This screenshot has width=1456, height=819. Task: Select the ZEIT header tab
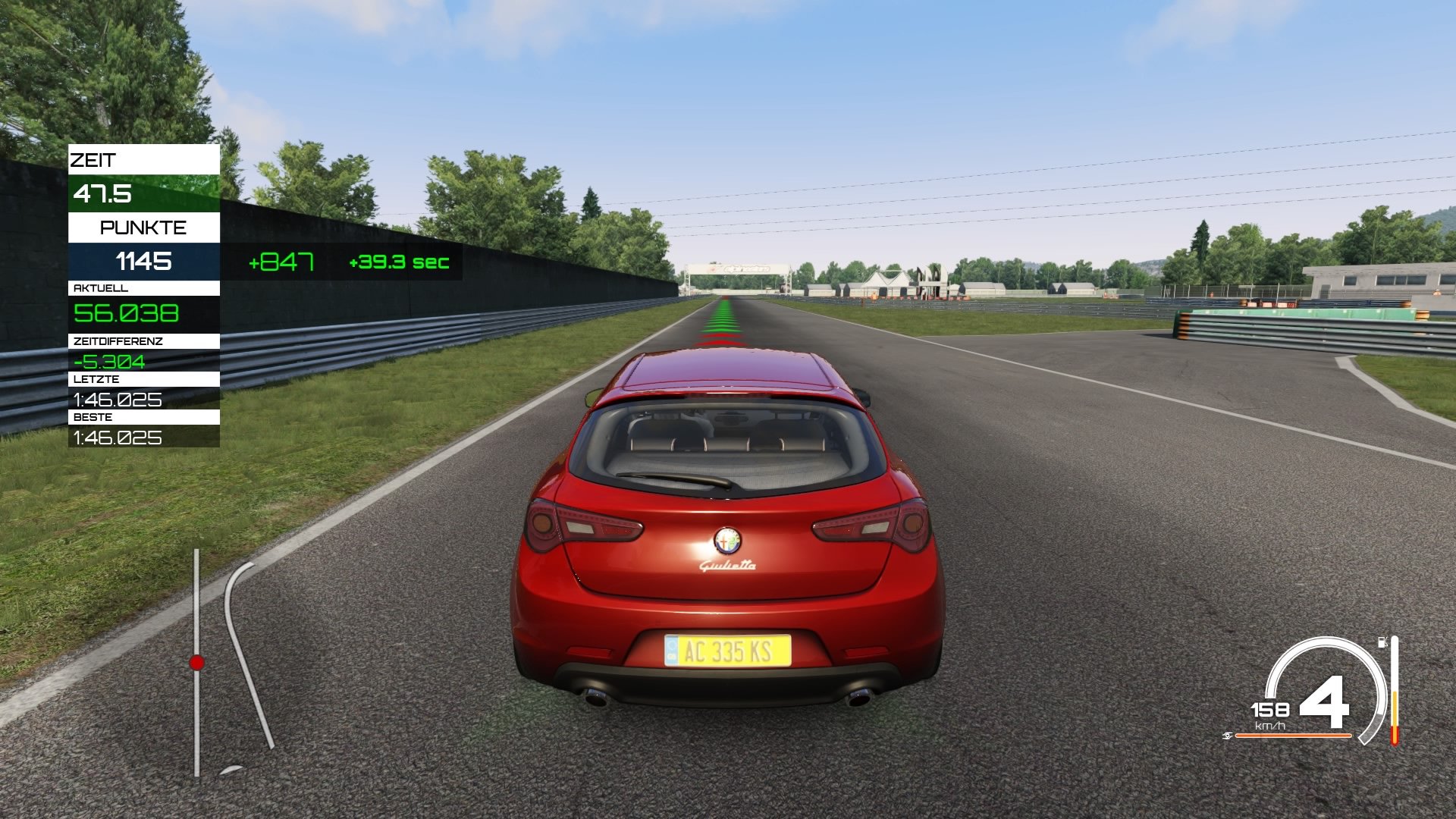pyautogui.click(x=93, y=160)
